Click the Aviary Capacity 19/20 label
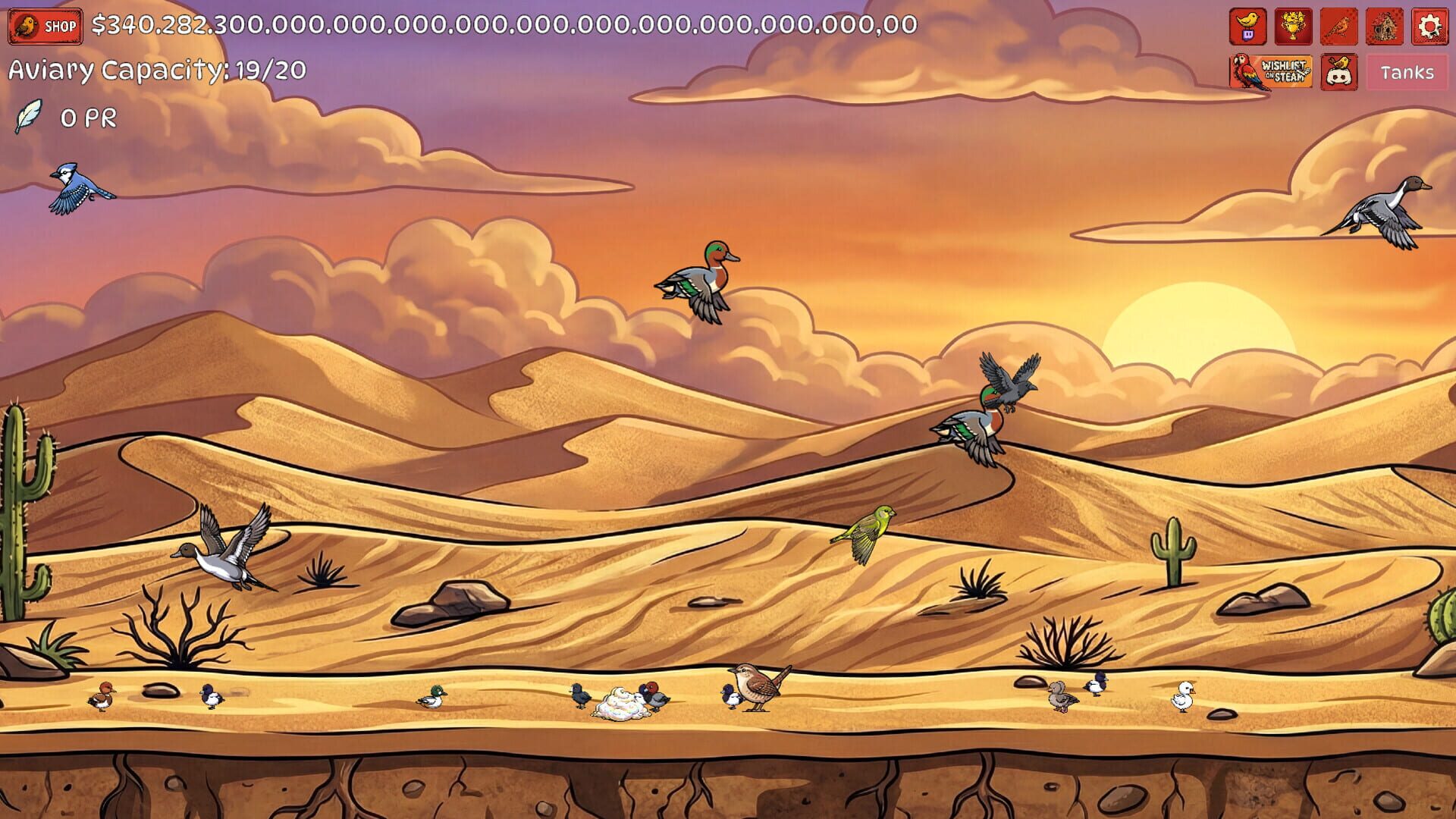Viewport: 1456px width, 819px height. 155,71
